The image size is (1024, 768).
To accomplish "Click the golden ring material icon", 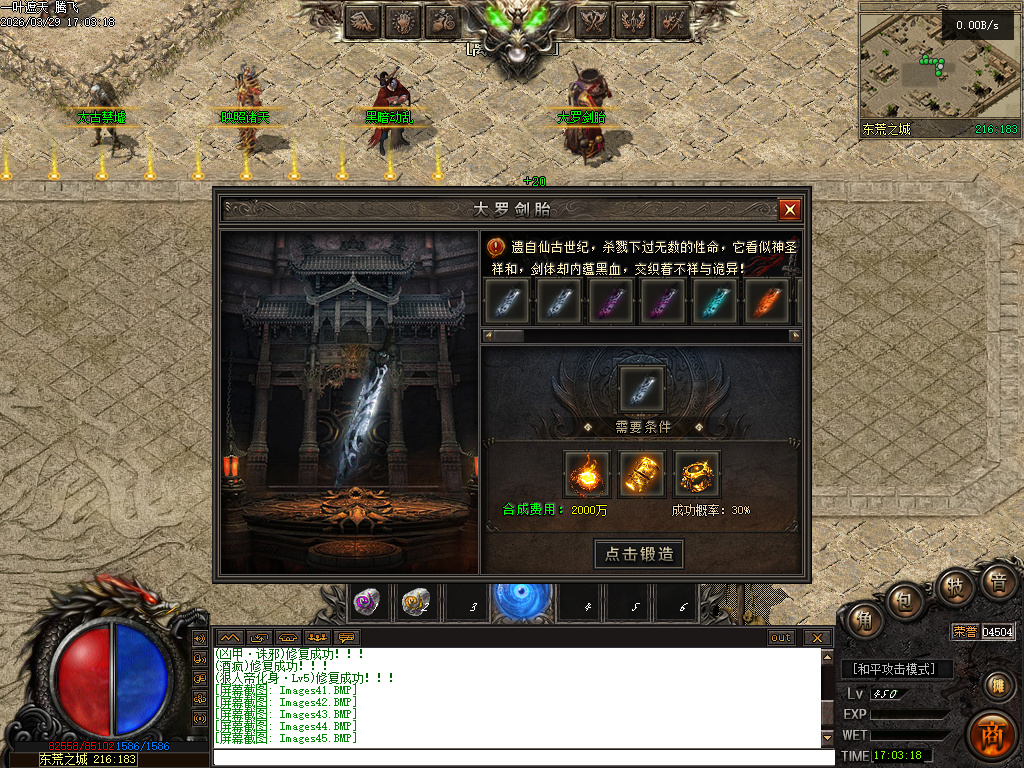I will tap(696, 474).
